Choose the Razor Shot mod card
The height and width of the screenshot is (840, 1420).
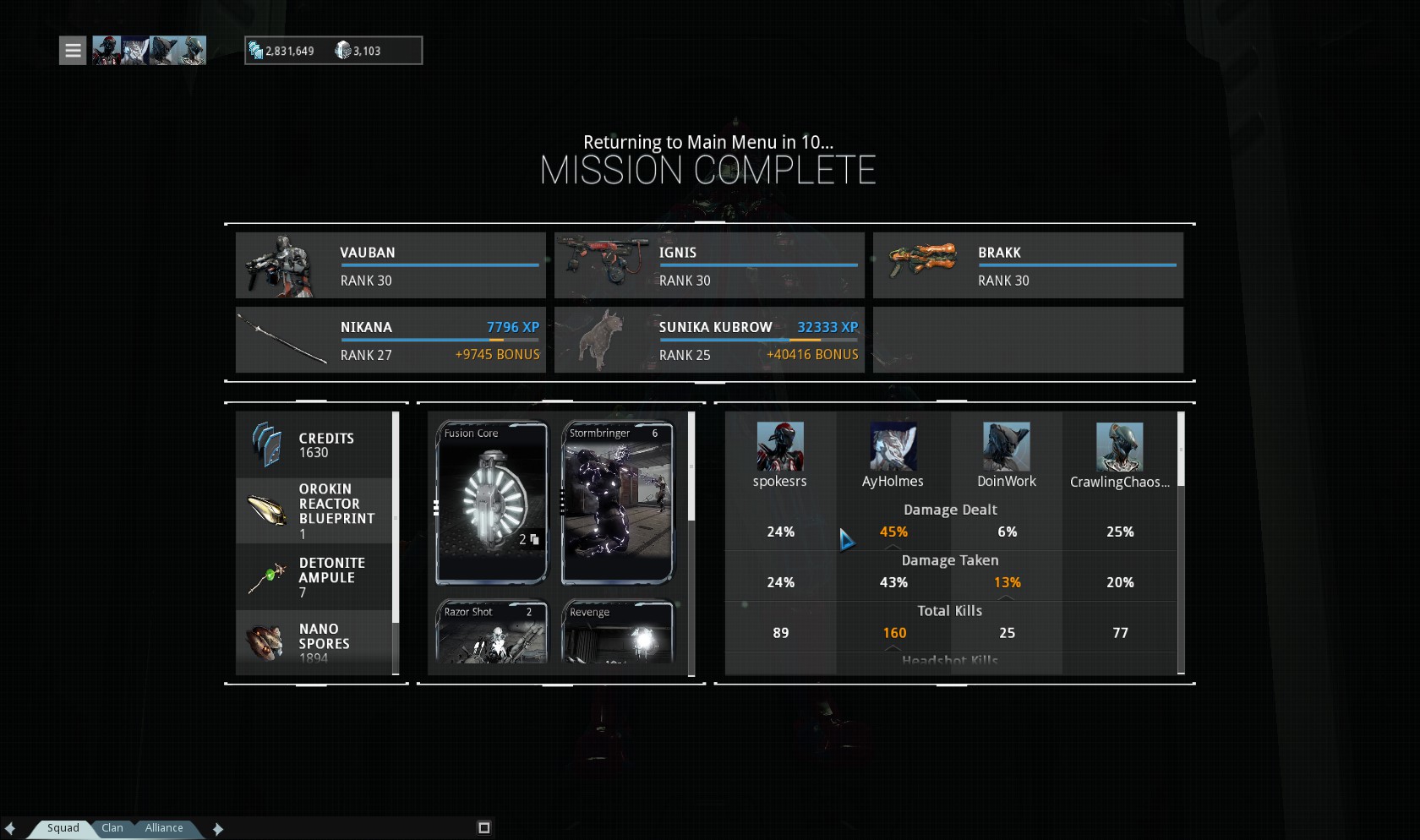[x=491, y=631]
